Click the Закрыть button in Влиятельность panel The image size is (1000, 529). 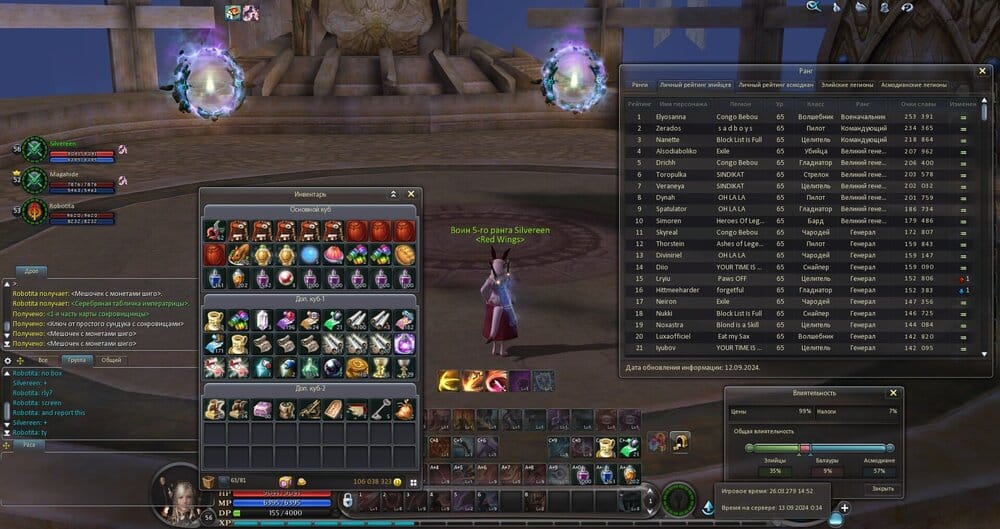pos(882,488)
